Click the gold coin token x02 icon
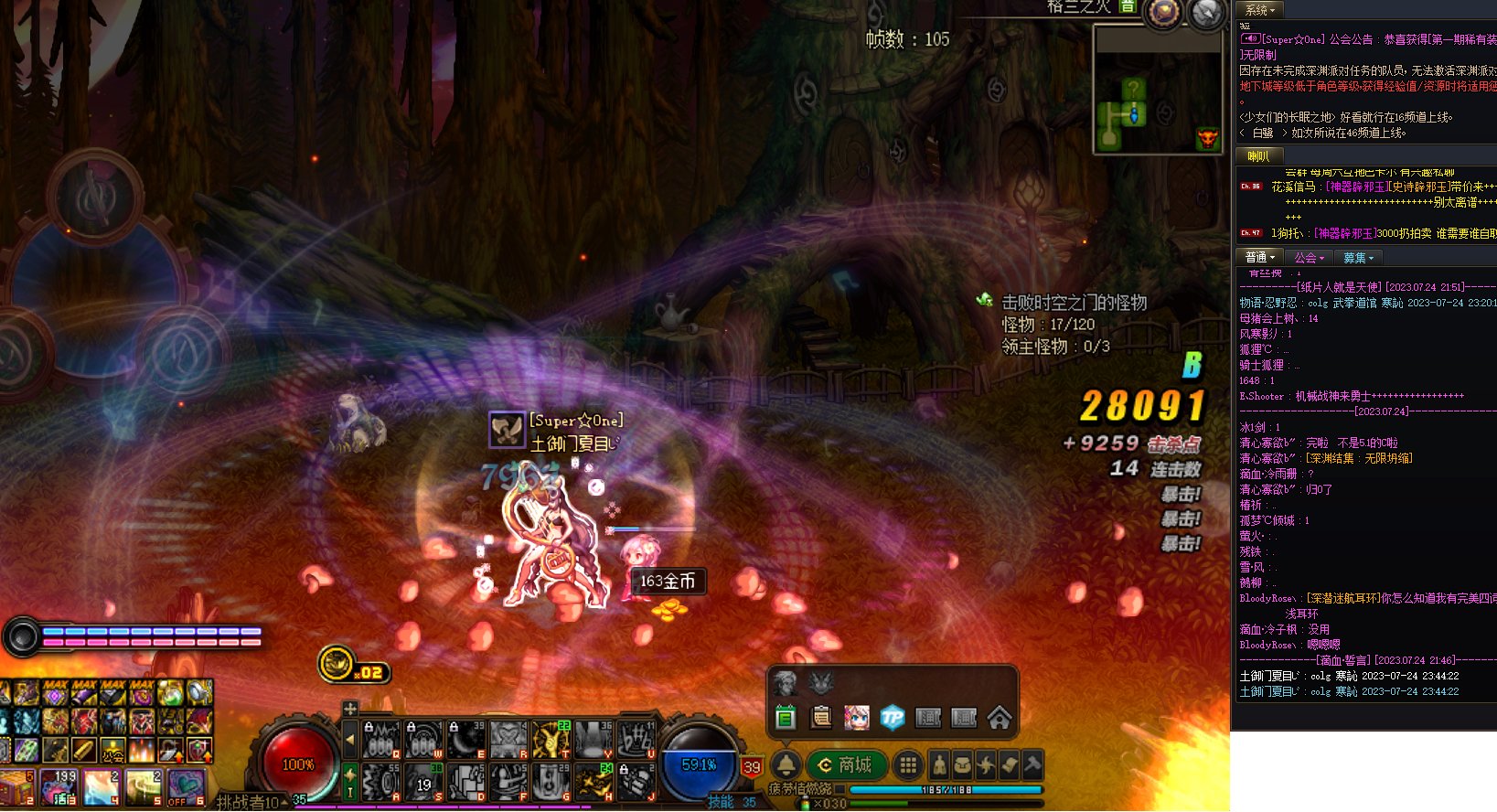Screen dimensions: 1497x812 (x=337, y=663)
